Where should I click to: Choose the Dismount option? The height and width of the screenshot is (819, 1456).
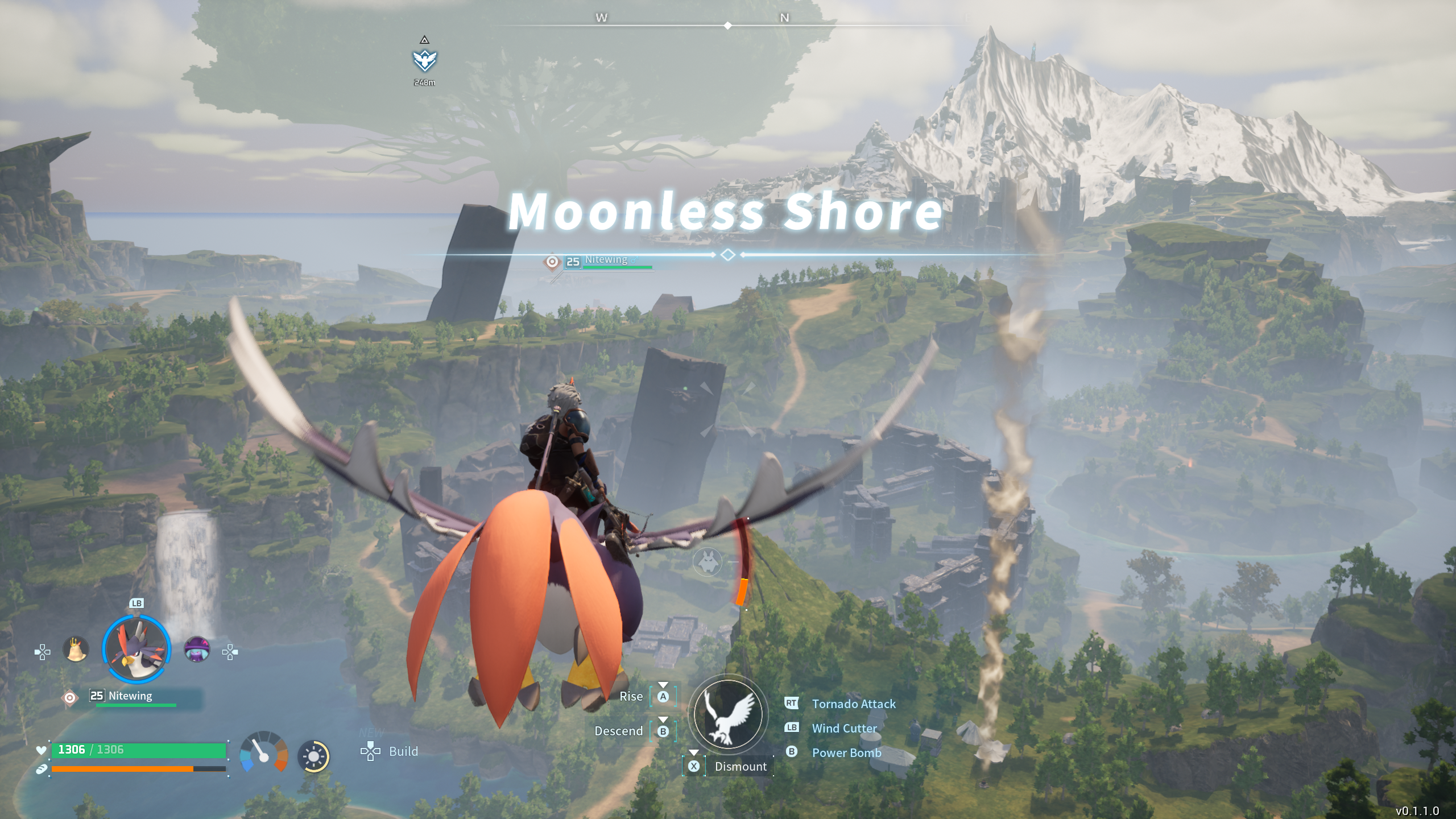pos(740,767)
